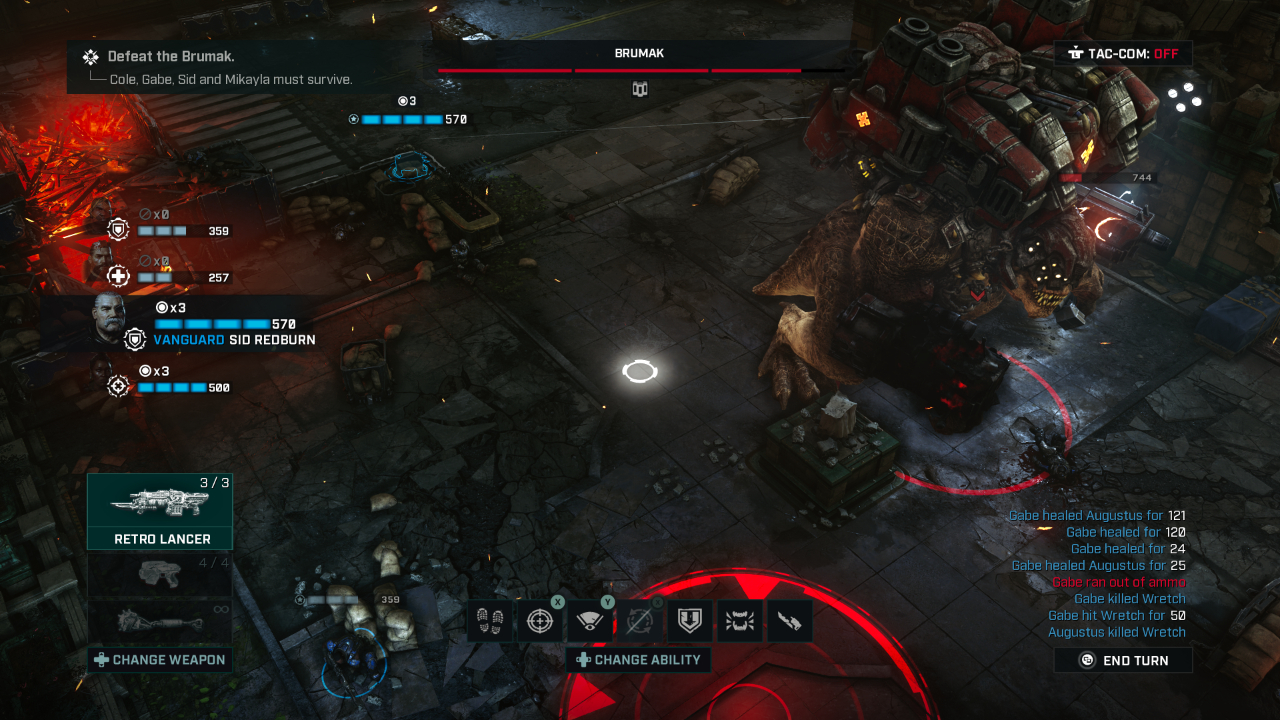Switch to the pistol weapon slot
The image size is (1280, 720).
[x=160, y=574]
